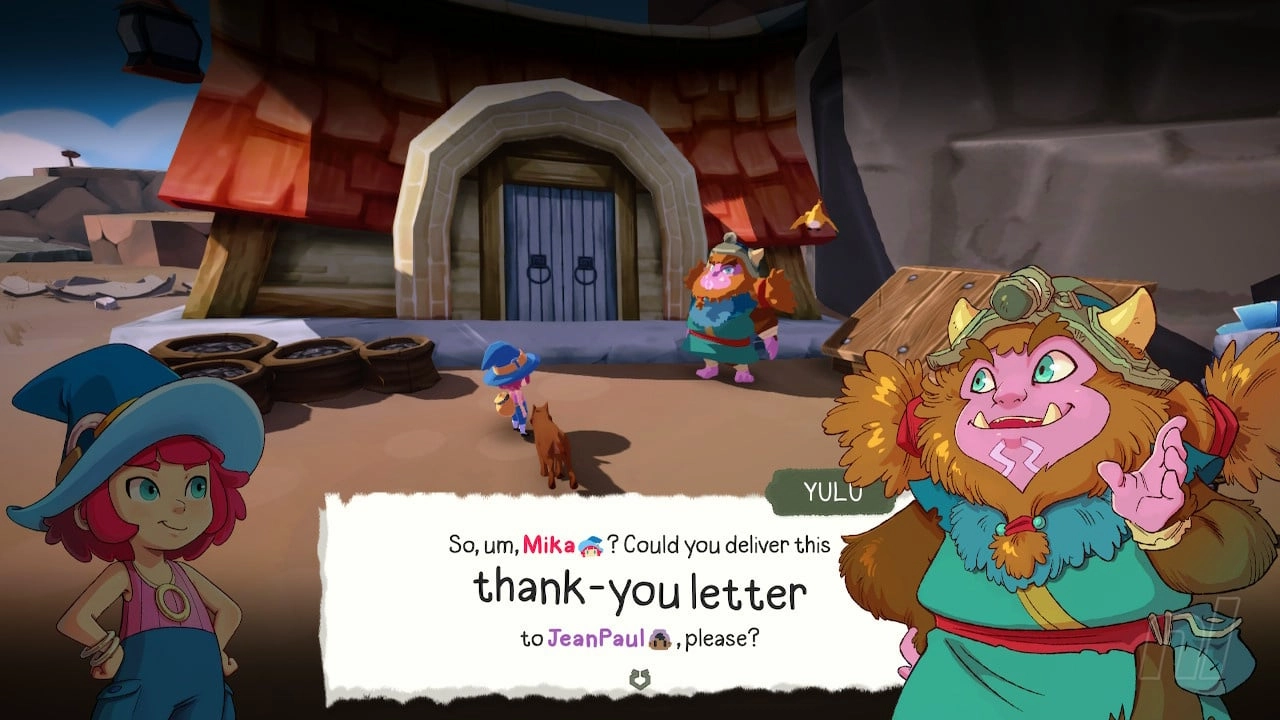Viewport: 1280px width, 720px height.
Task: Select the bird perched on the roof
Action: tap(815, 218)
